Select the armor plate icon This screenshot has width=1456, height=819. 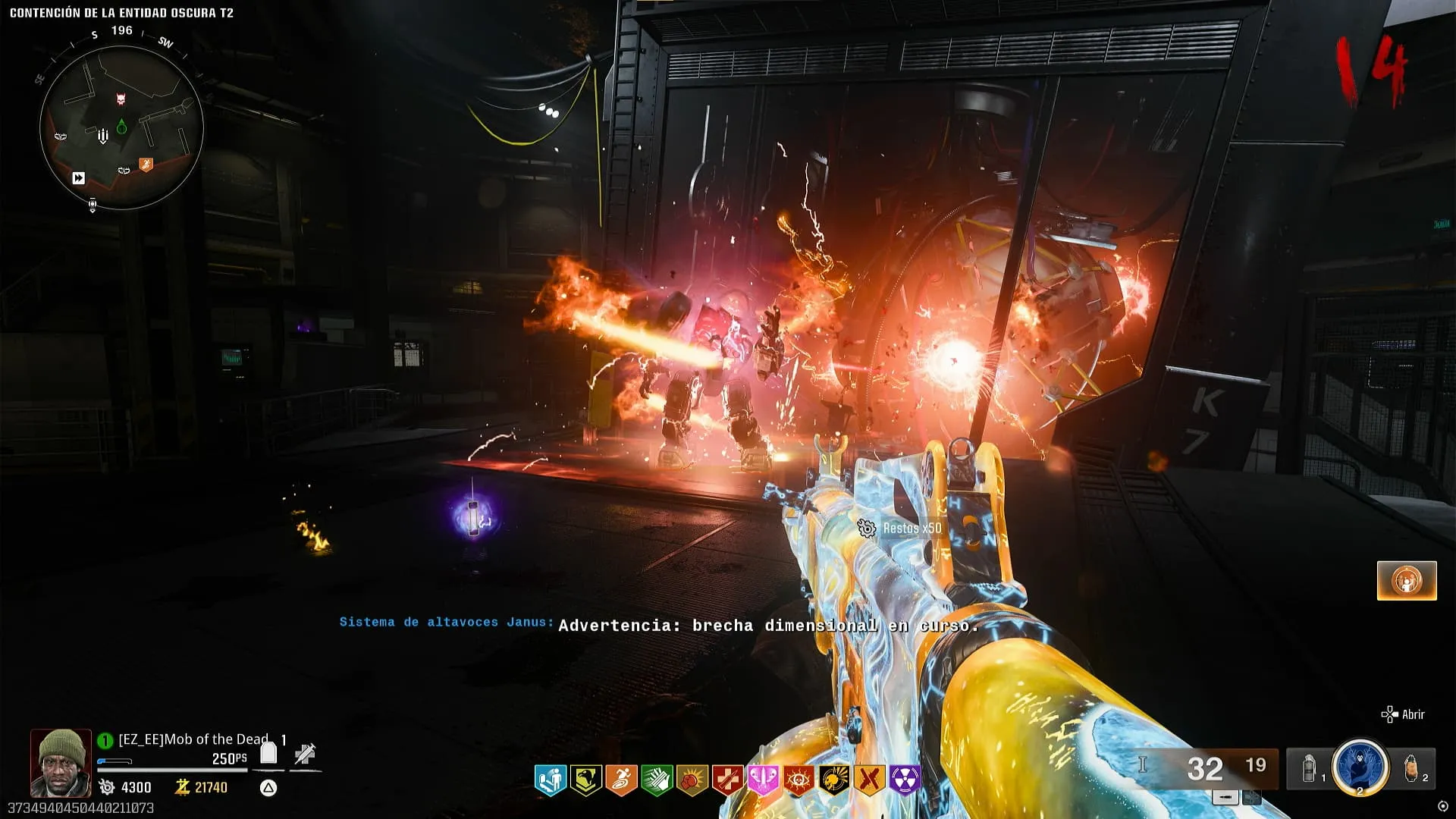pos(268,753)
